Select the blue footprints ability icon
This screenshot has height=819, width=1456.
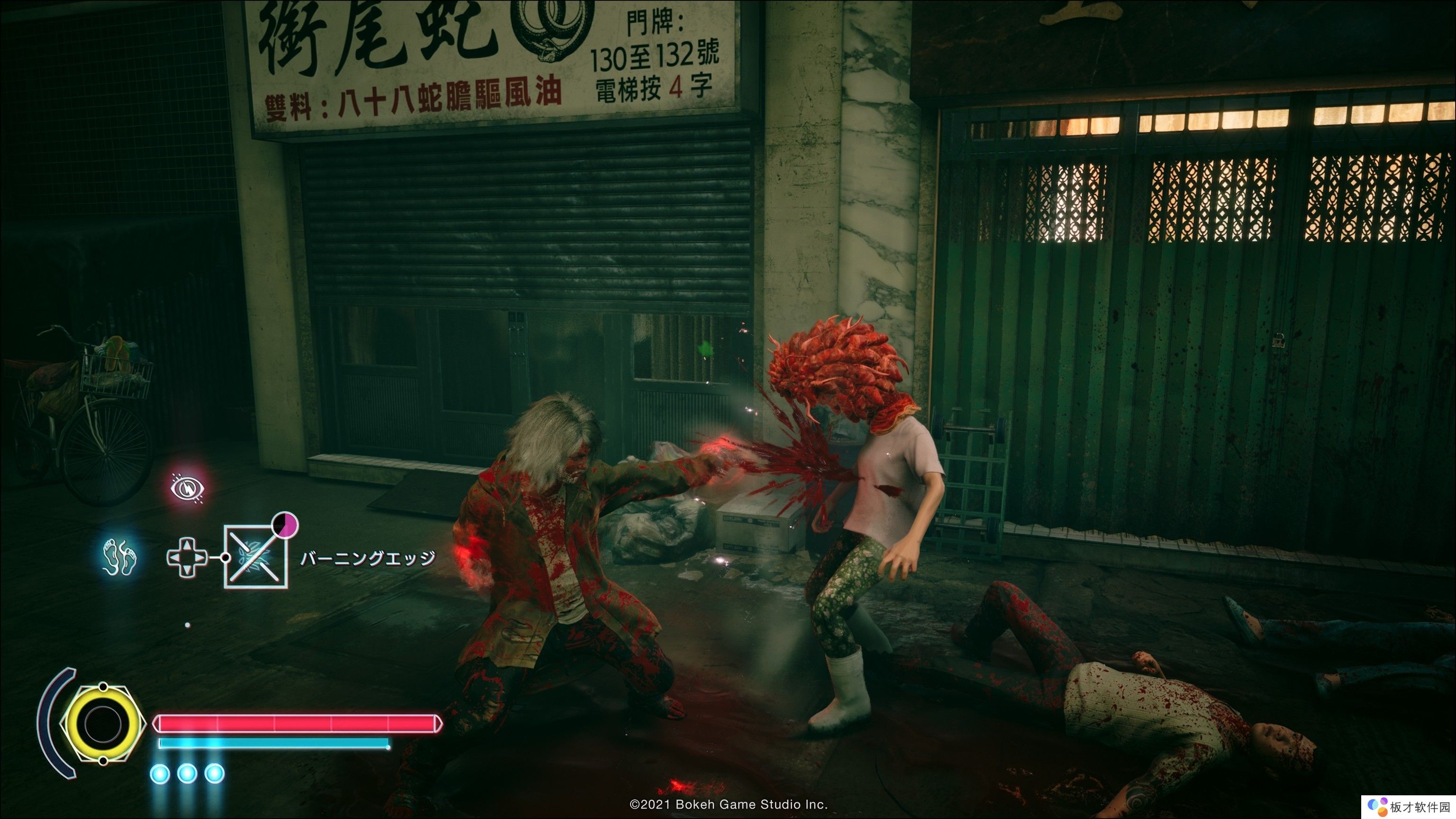click(120, 556)
